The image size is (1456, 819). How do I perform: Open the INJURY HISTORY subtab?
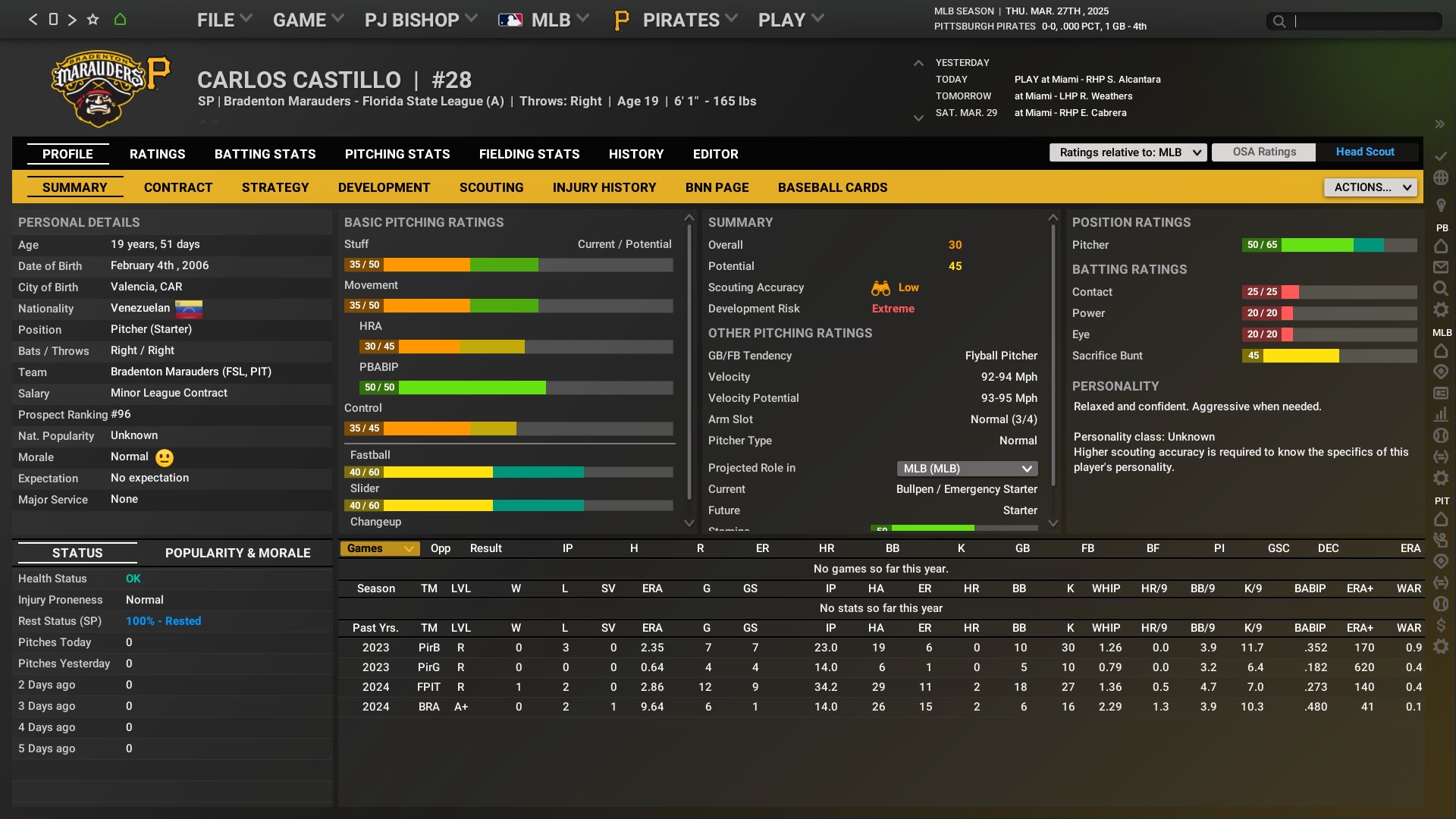(604, 187)
